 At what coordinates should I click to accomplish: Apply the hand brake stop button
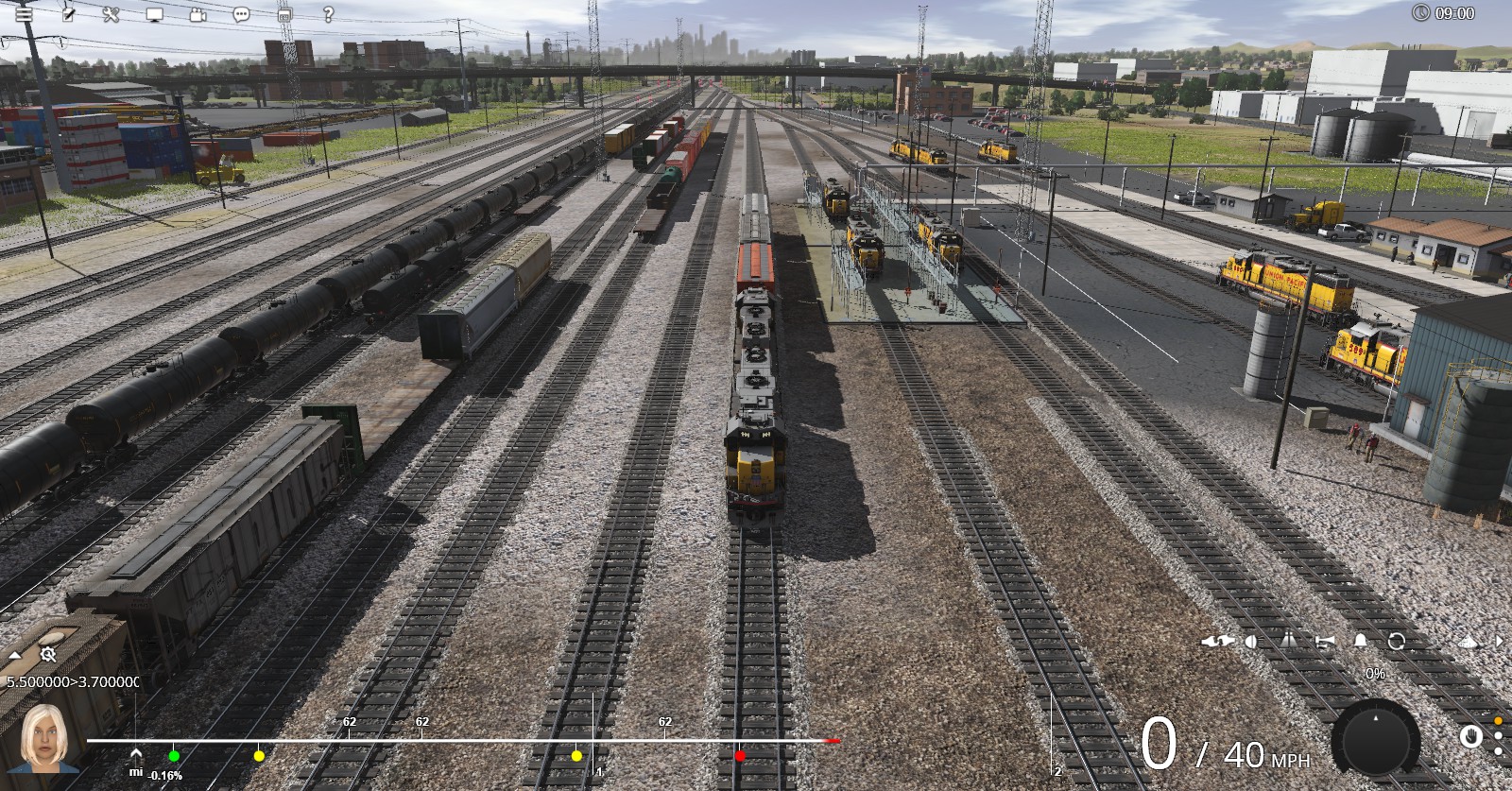pyautogui.click(x=1470, y=736)
